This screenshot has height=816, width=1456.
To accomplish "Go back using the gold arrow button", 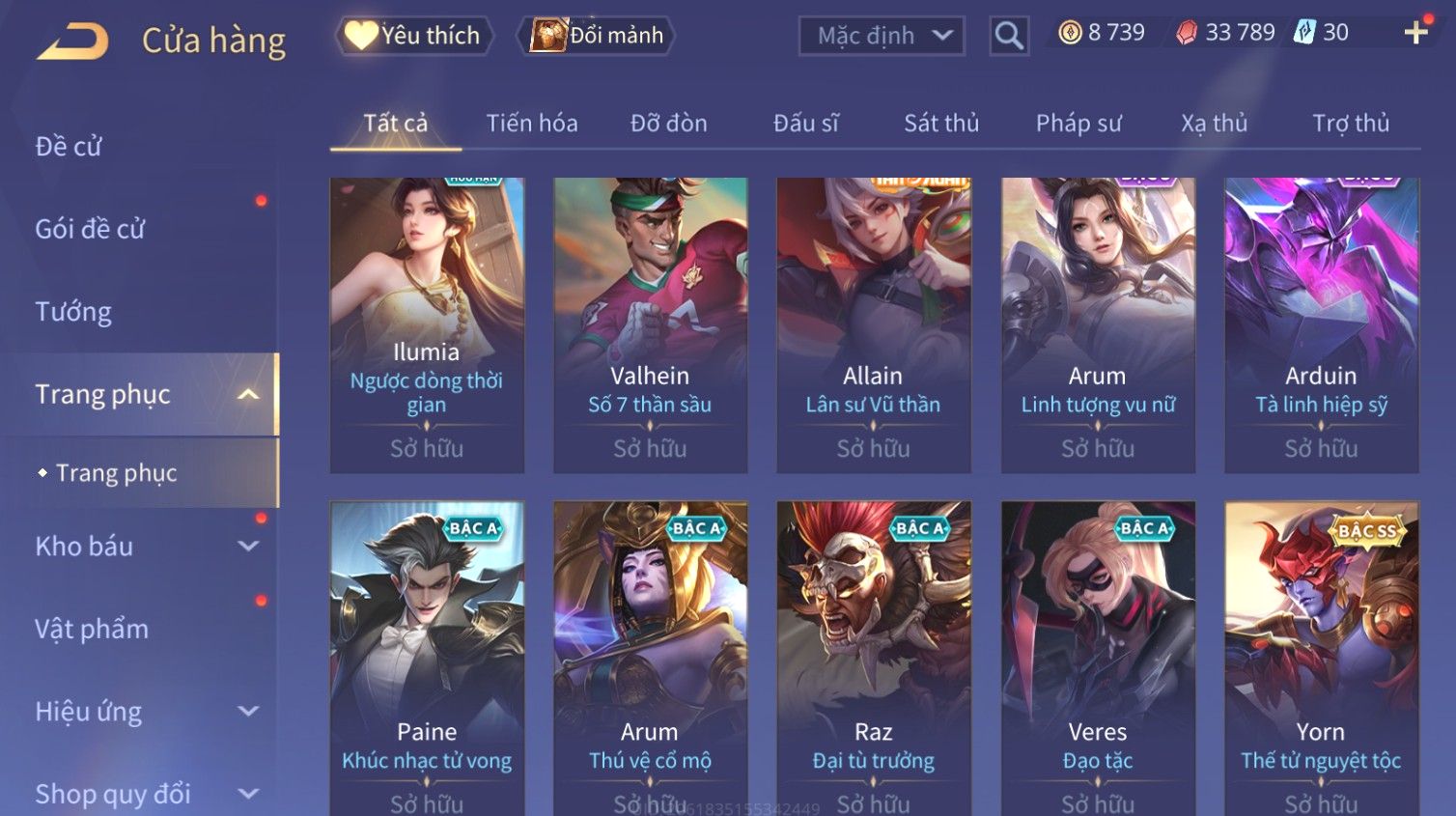I will click(x=72, y=41).
